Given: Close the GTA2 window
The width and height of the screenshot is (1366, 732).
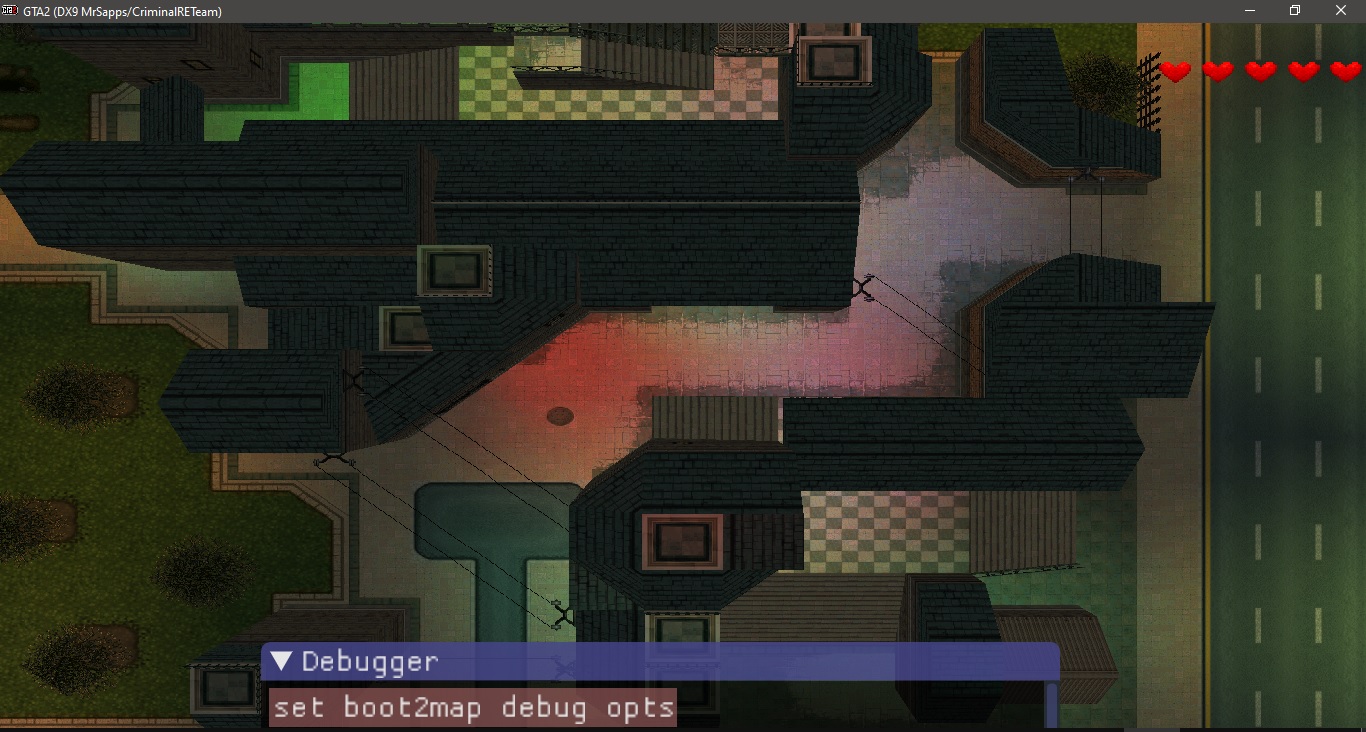Looking at the screenshot, I should [x=1341, y=11].
